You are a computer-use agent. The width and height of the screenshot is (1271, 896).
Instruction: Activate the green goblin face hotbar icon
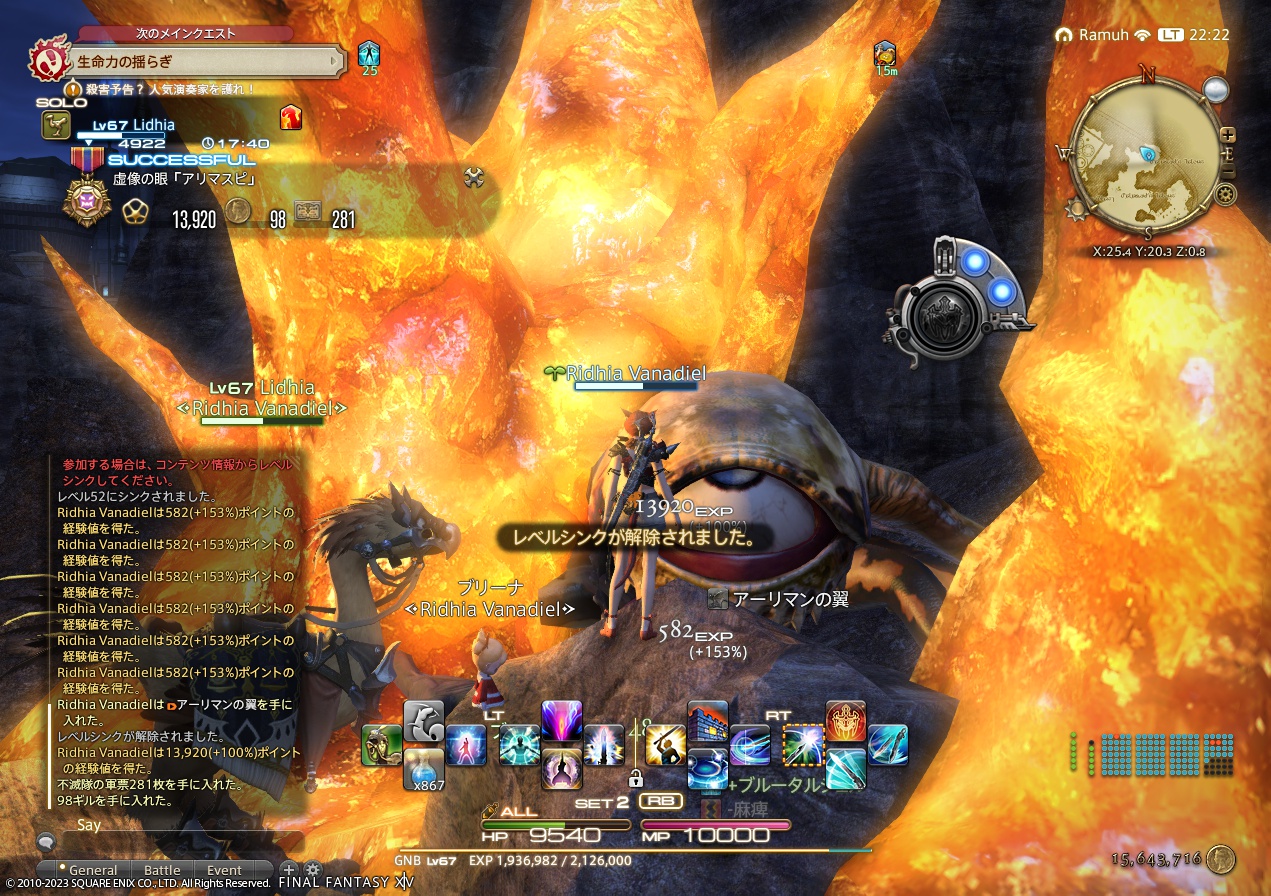(x=381, y=744)
